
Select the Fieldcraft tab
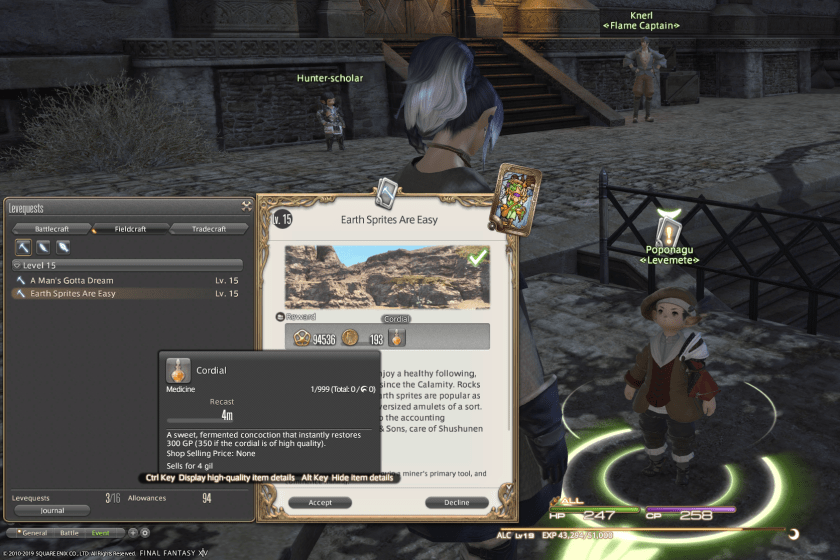pos(129,229)
